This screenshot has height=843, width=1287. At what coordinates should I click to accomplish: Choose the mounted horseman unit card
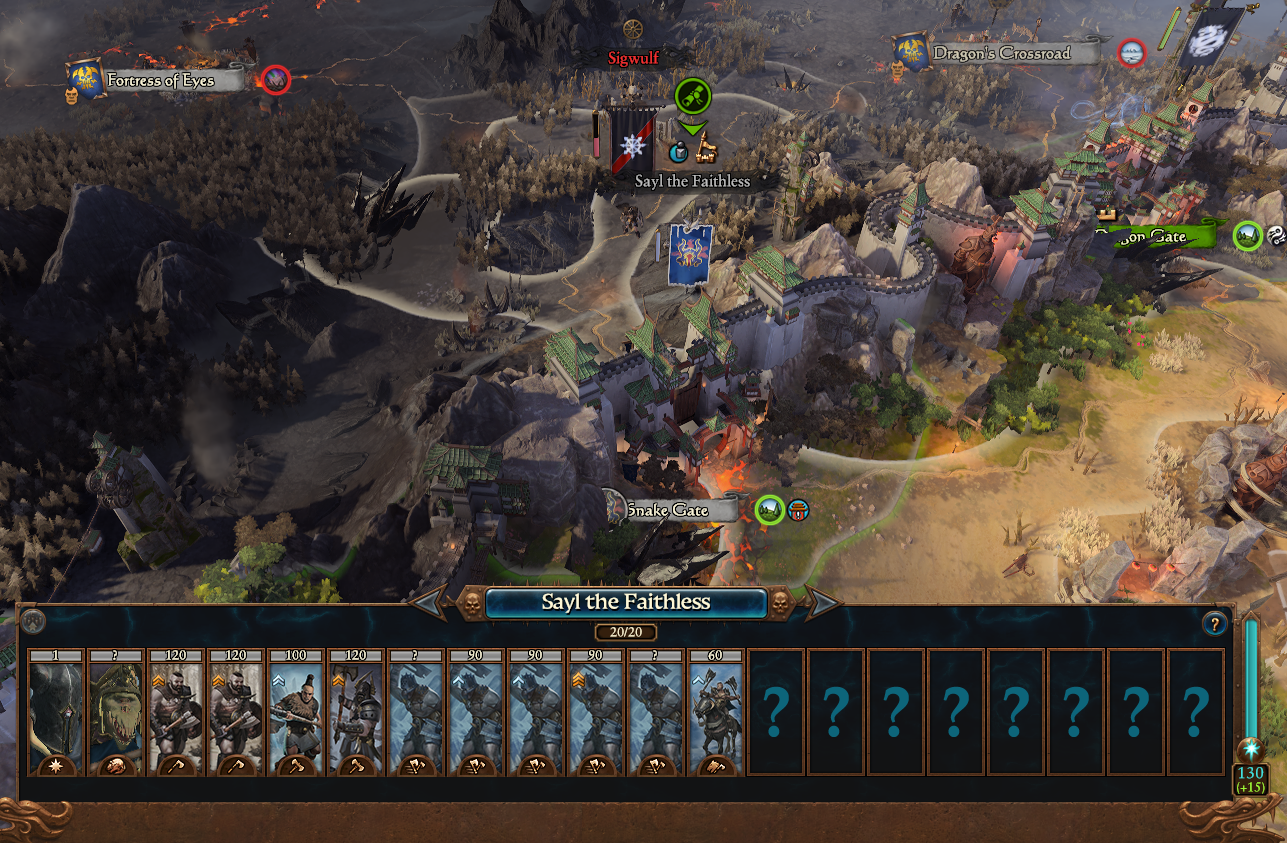click(x=715, y=712)
